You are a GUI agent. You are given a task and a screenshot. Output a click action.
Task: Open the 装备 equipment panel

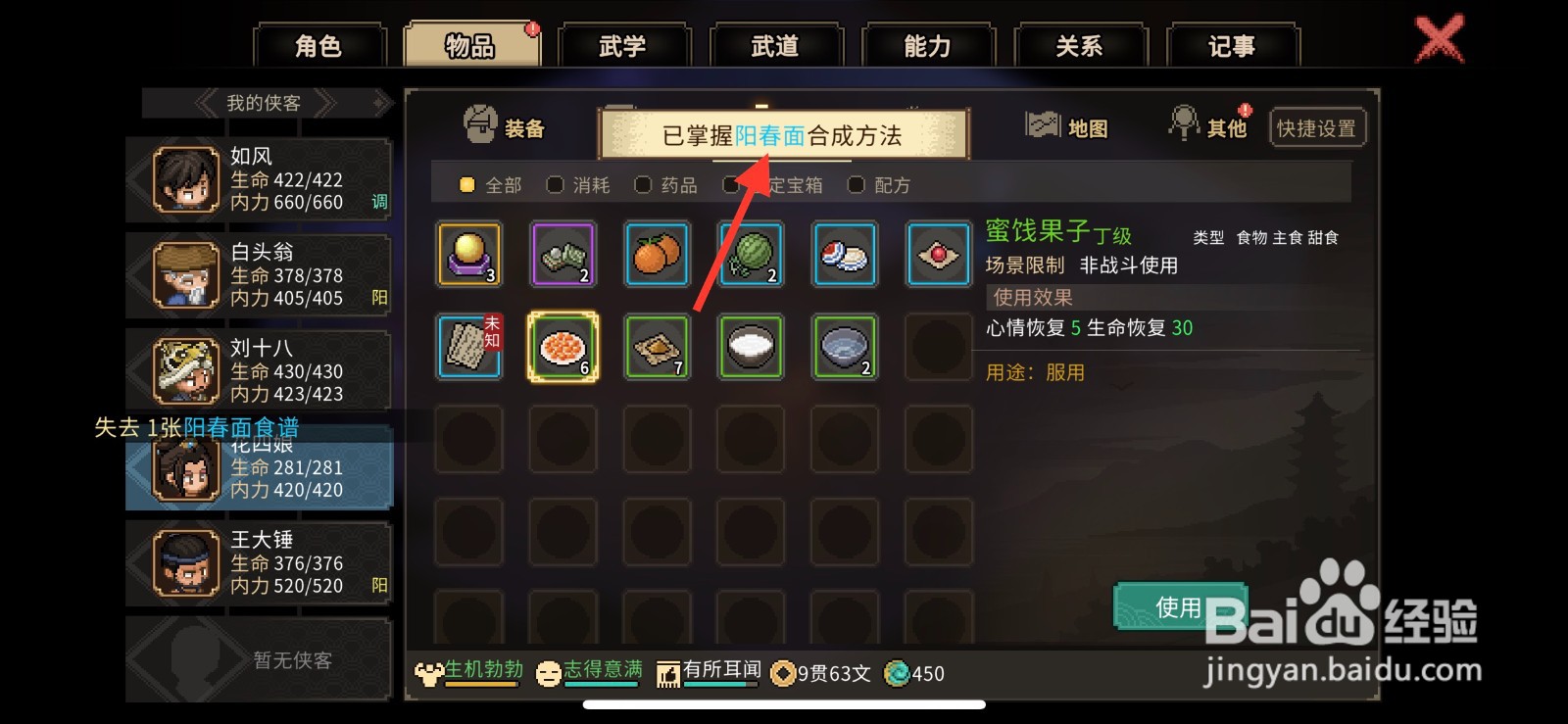(507, 126)
